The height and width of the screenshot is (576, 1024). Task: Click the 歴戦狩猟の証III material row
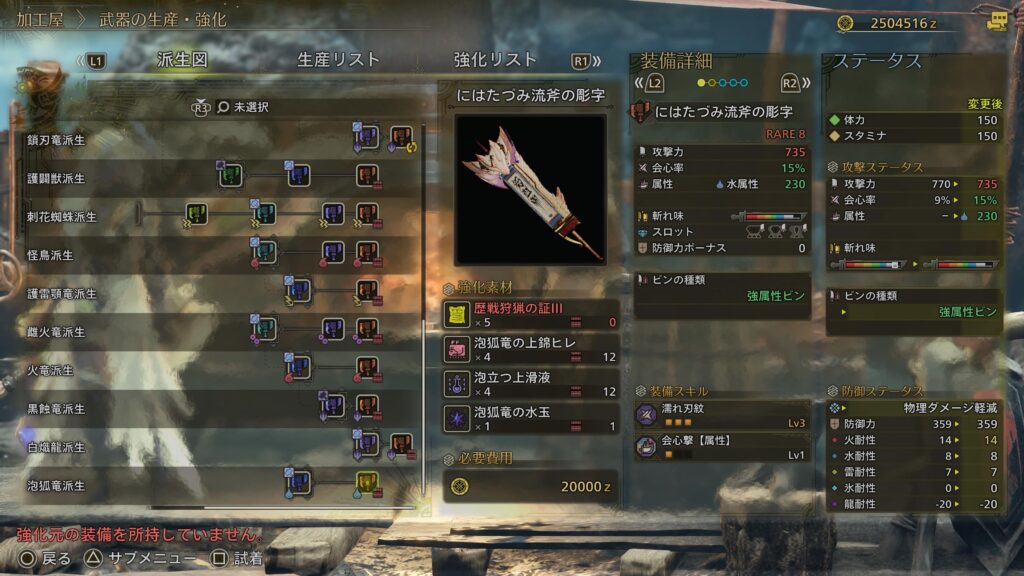tap(530, 315)
